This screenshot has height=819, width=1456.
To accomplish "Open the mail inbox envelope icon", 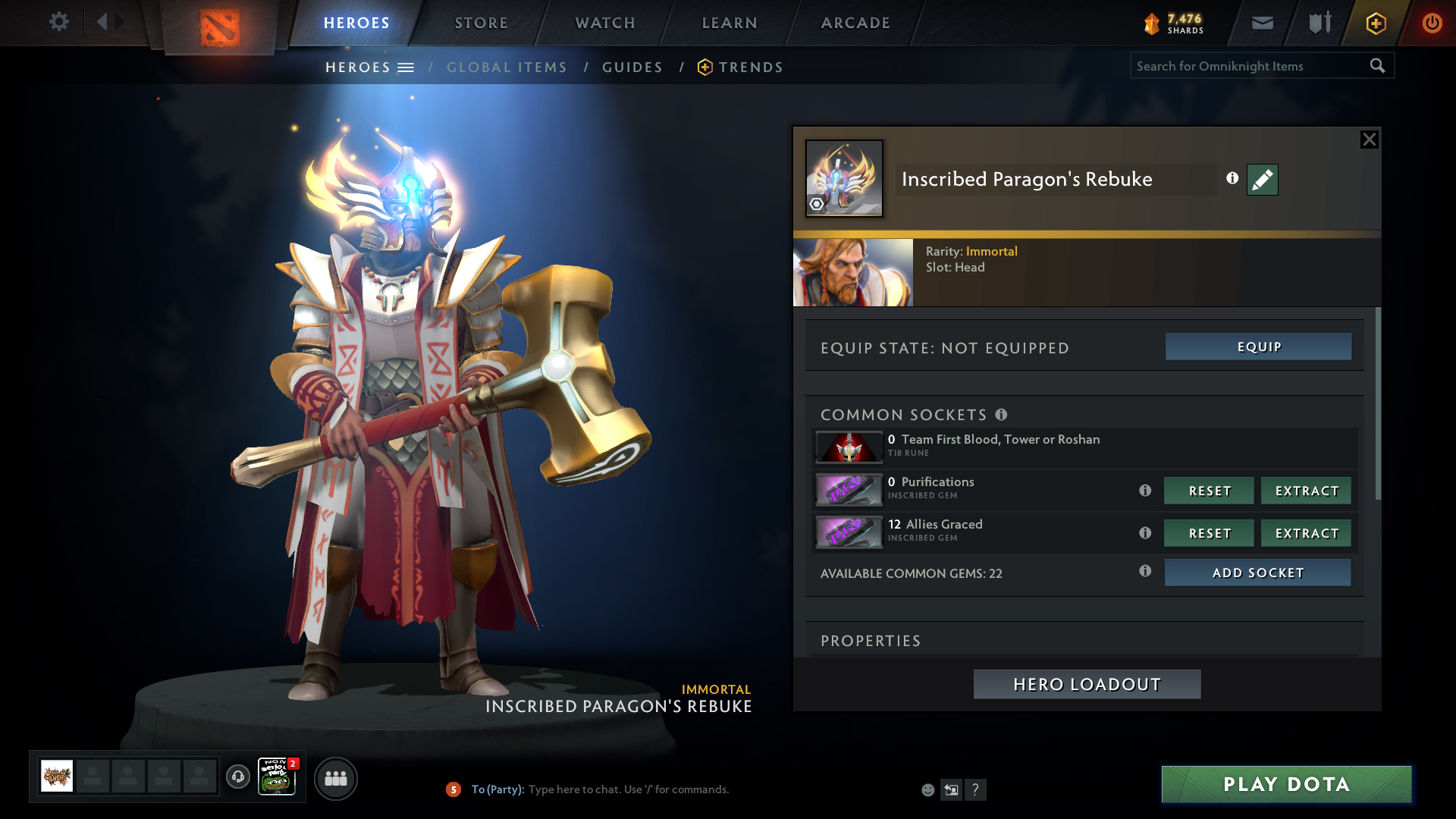I will click(1263, 23).
